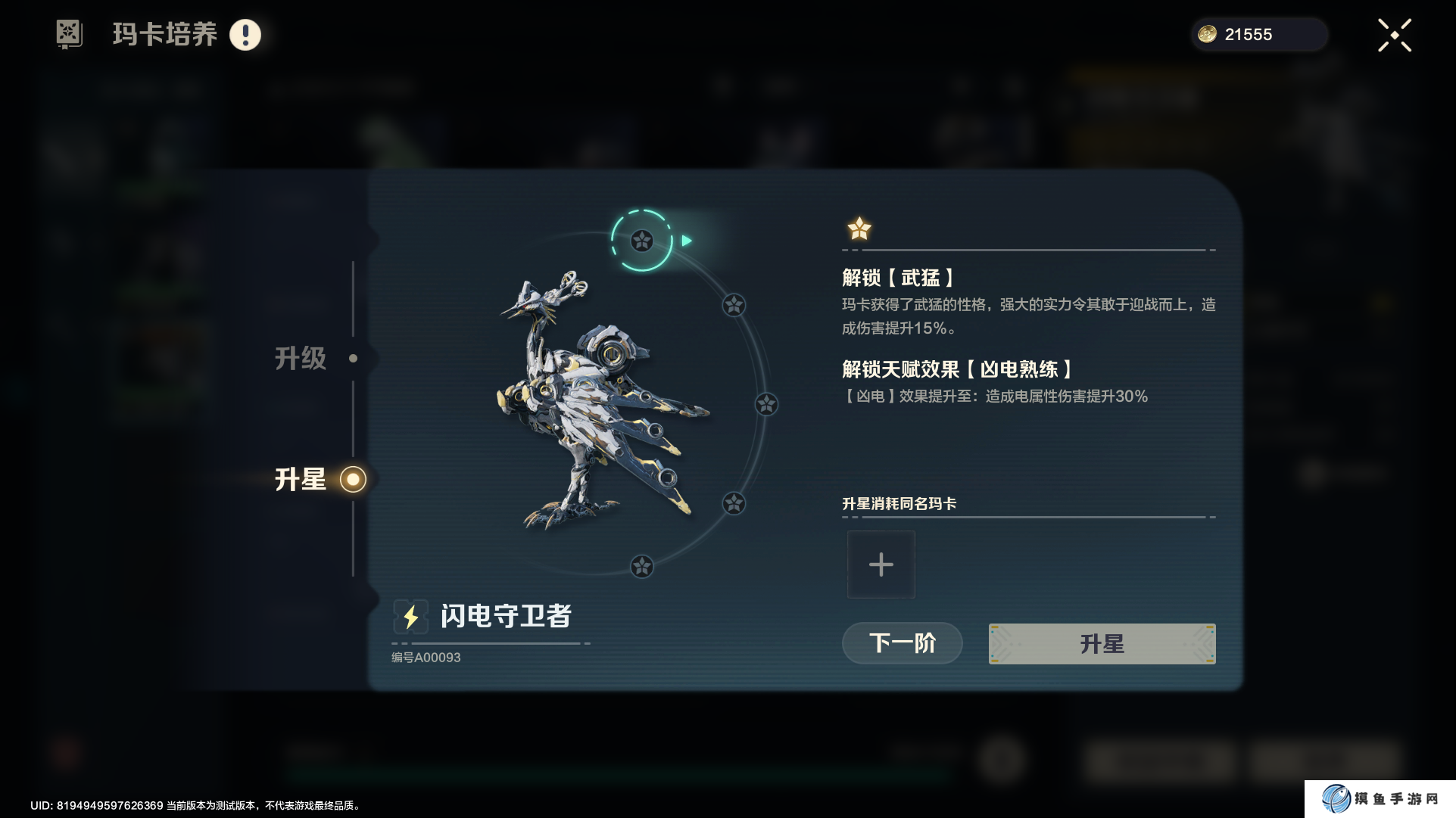Click the gold coin currency display
Screen dimensions: 1456x818
tap(1258, 35)
